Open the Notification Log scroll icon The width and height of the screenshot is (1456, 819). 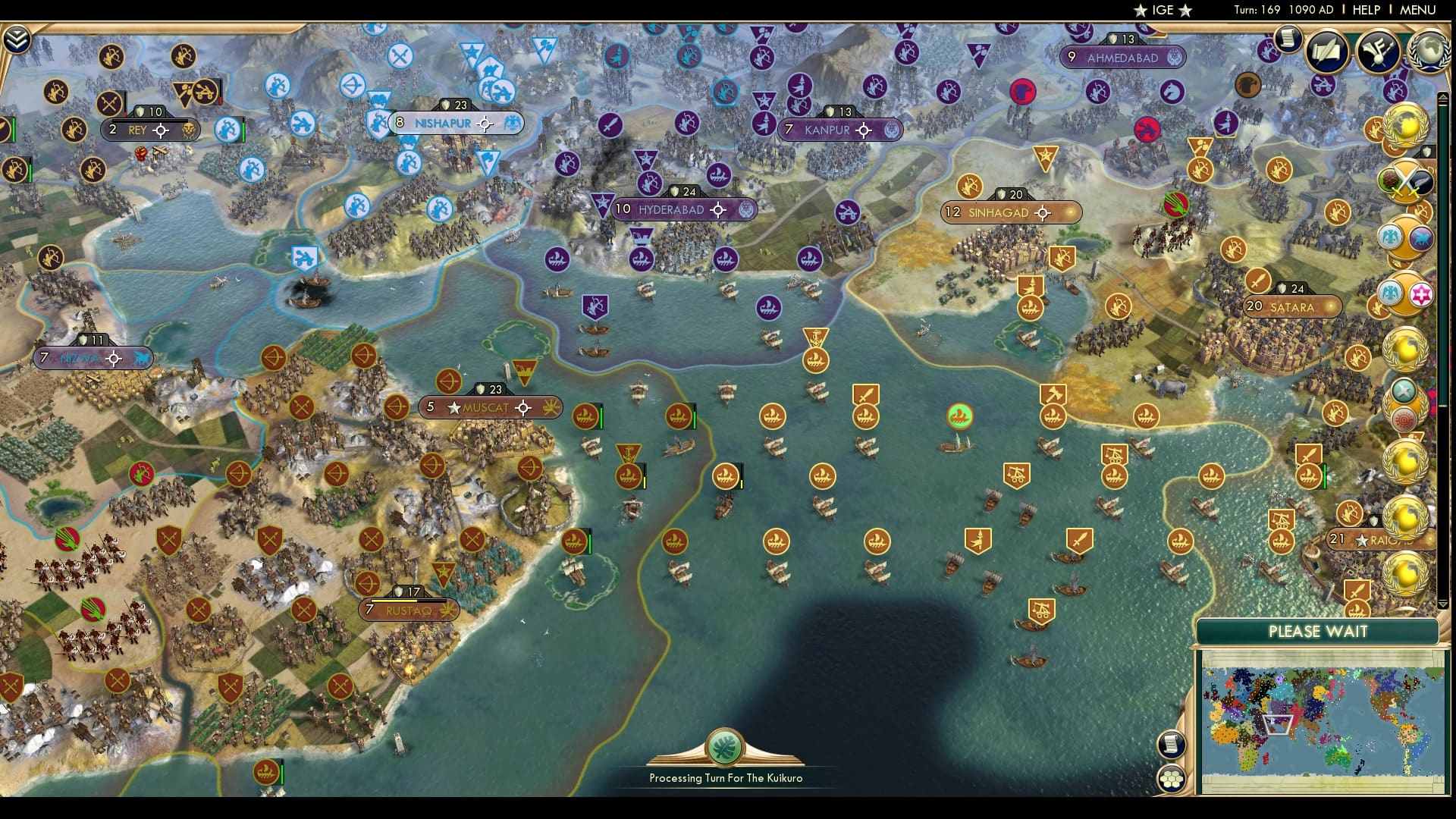tap(1287, 38)
